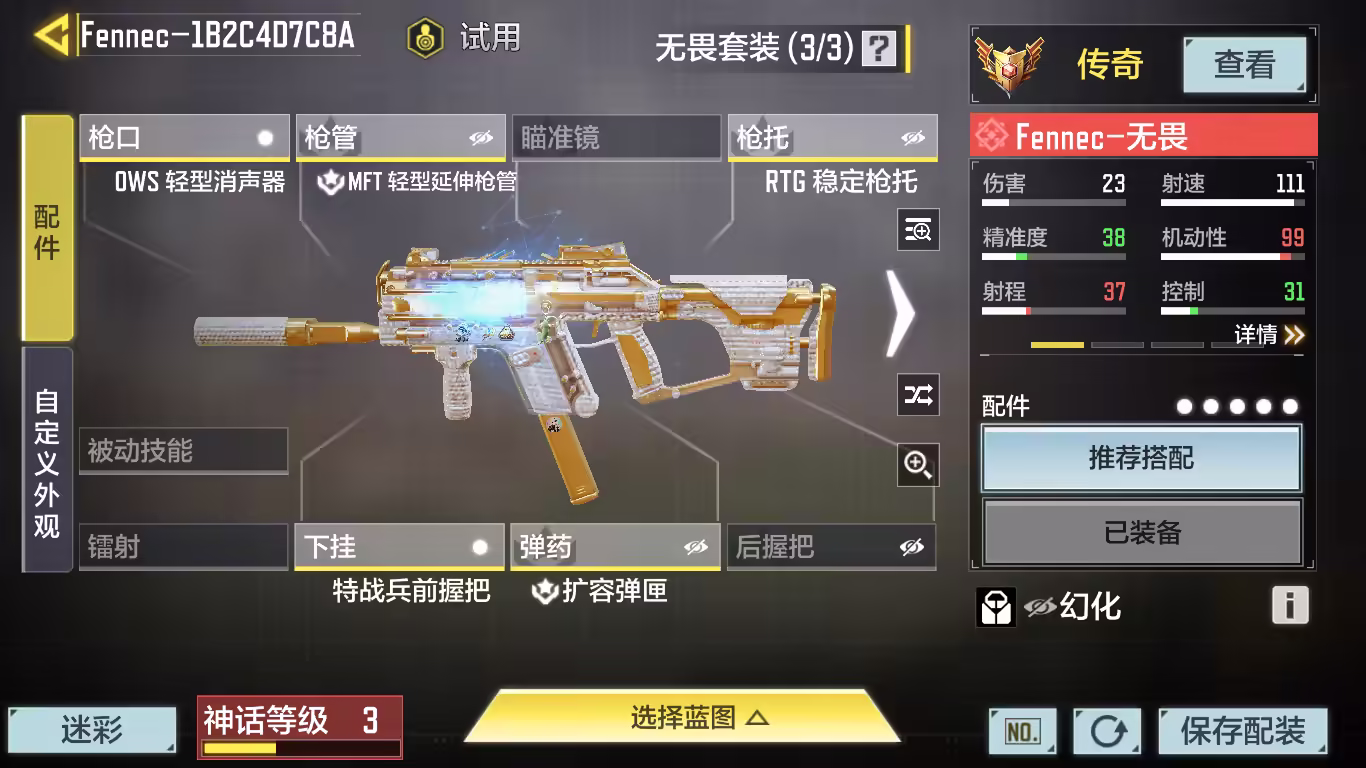Select the 枪口 muzzle attachment slot
1366x768 pixels.
point(184,138)
